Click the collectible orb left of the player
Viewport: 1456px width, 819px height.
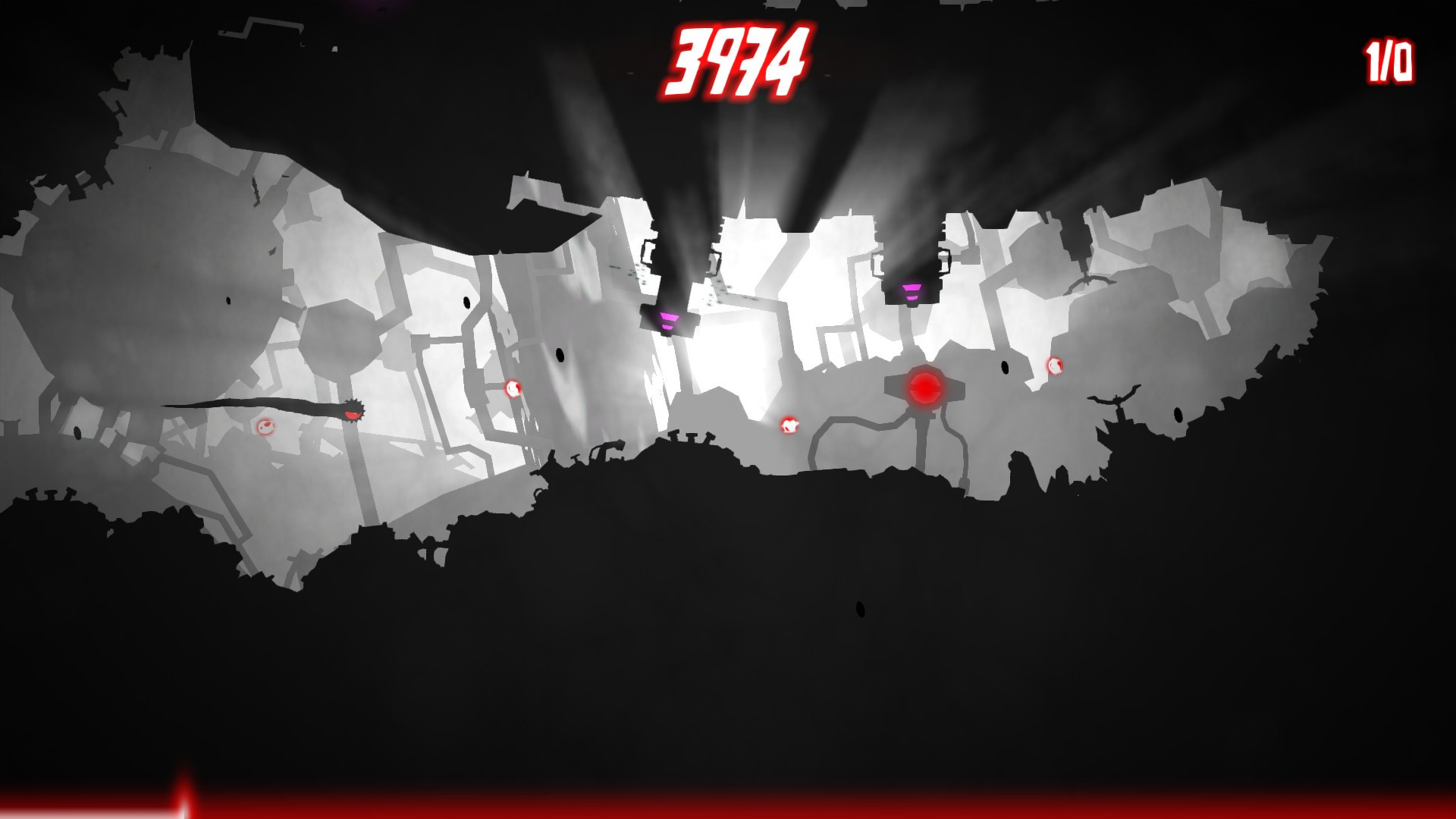[x=266, y=427]
